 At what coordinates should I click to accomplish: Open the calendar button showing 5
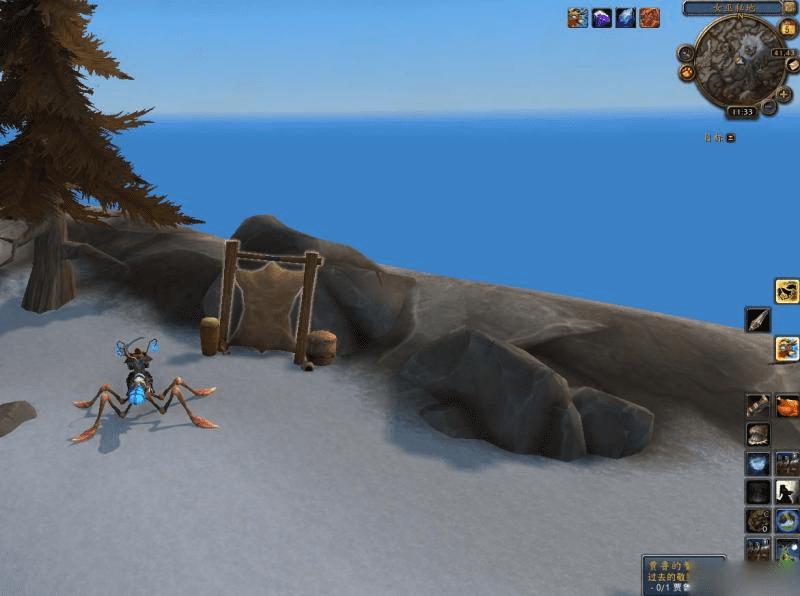(x=789, y=27)
